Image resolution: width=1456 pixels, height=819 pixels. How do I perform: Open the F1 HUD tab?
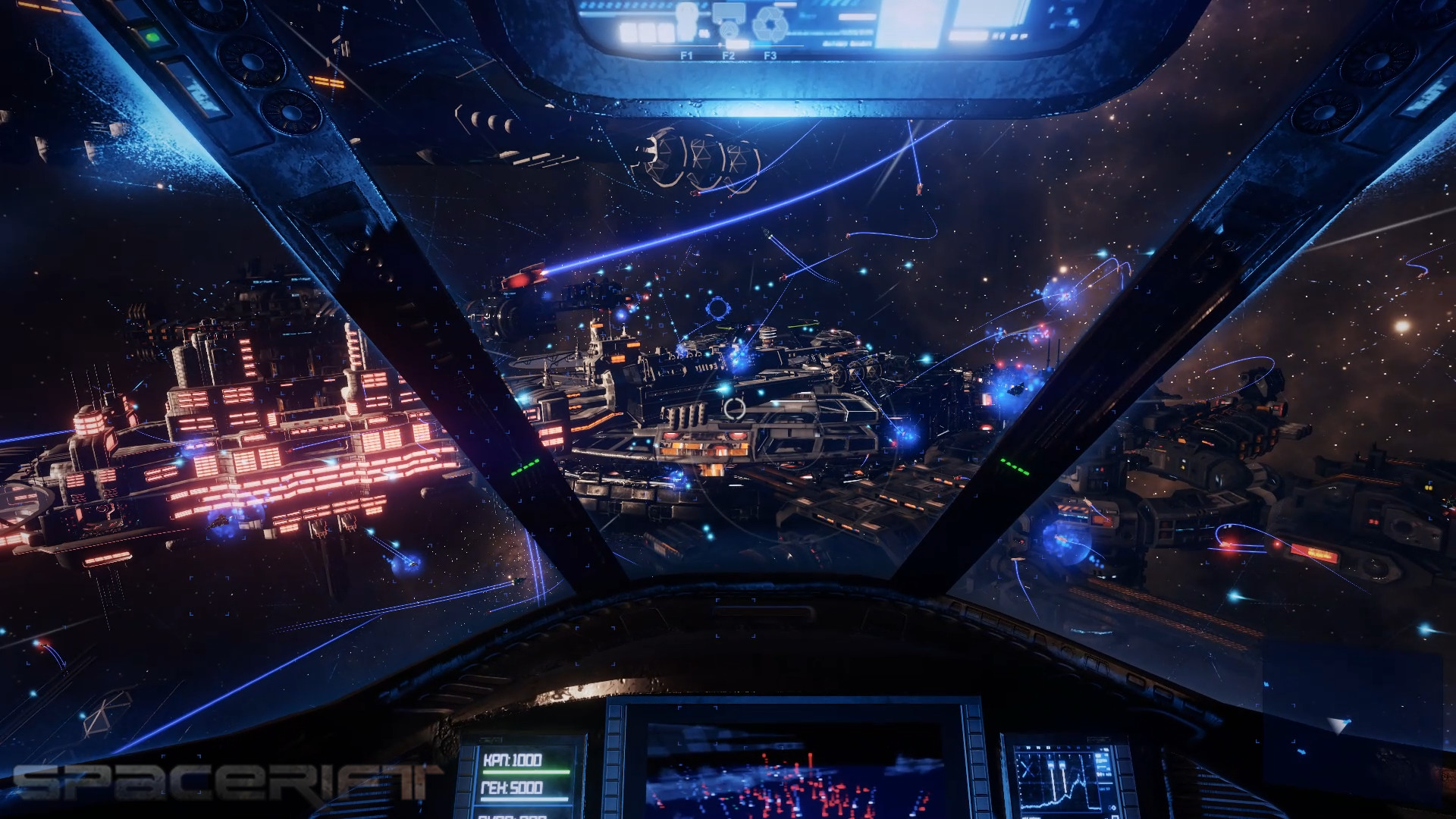point(687,55)
